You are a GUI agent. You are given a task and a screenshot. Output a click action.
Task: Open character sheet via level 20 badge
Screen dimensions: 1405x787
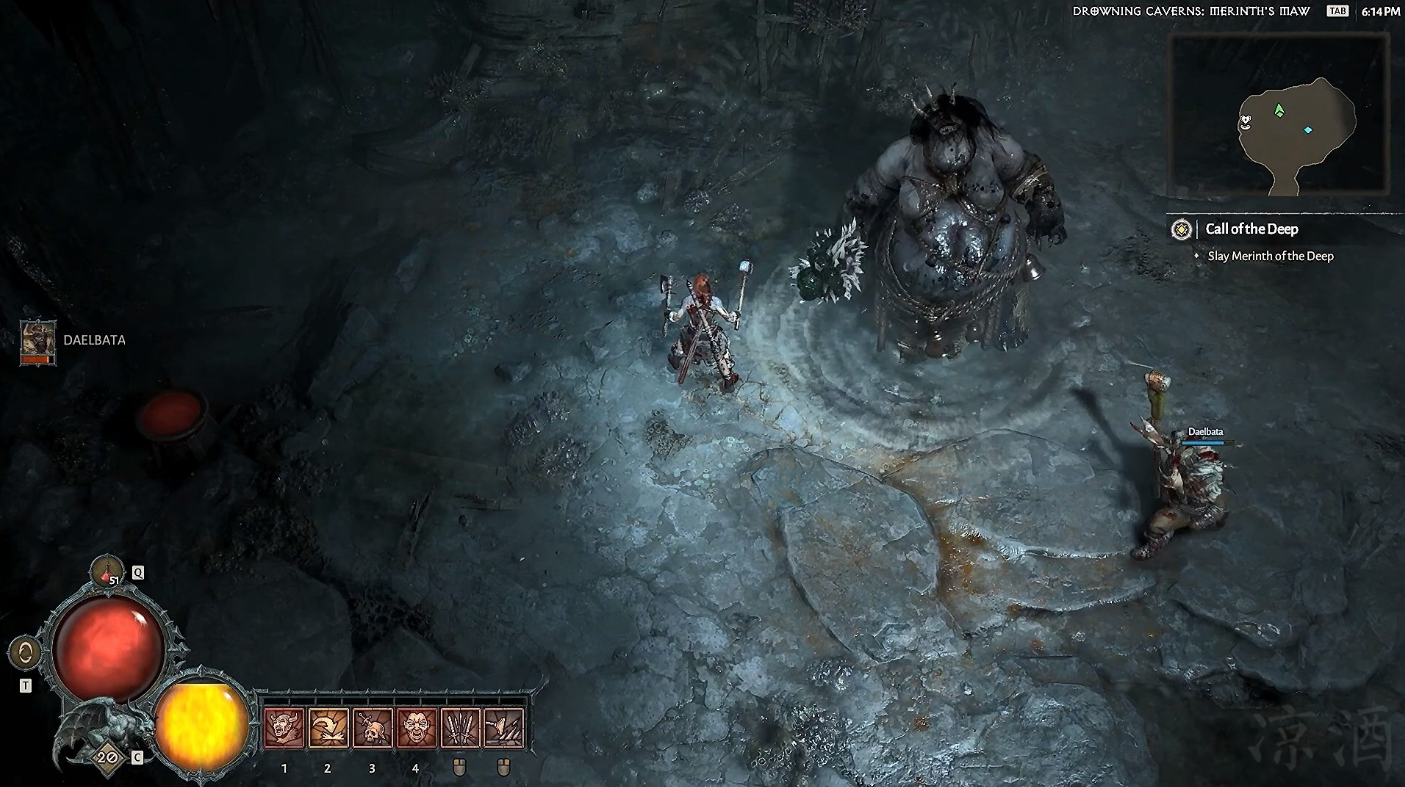tap(106, 757)
